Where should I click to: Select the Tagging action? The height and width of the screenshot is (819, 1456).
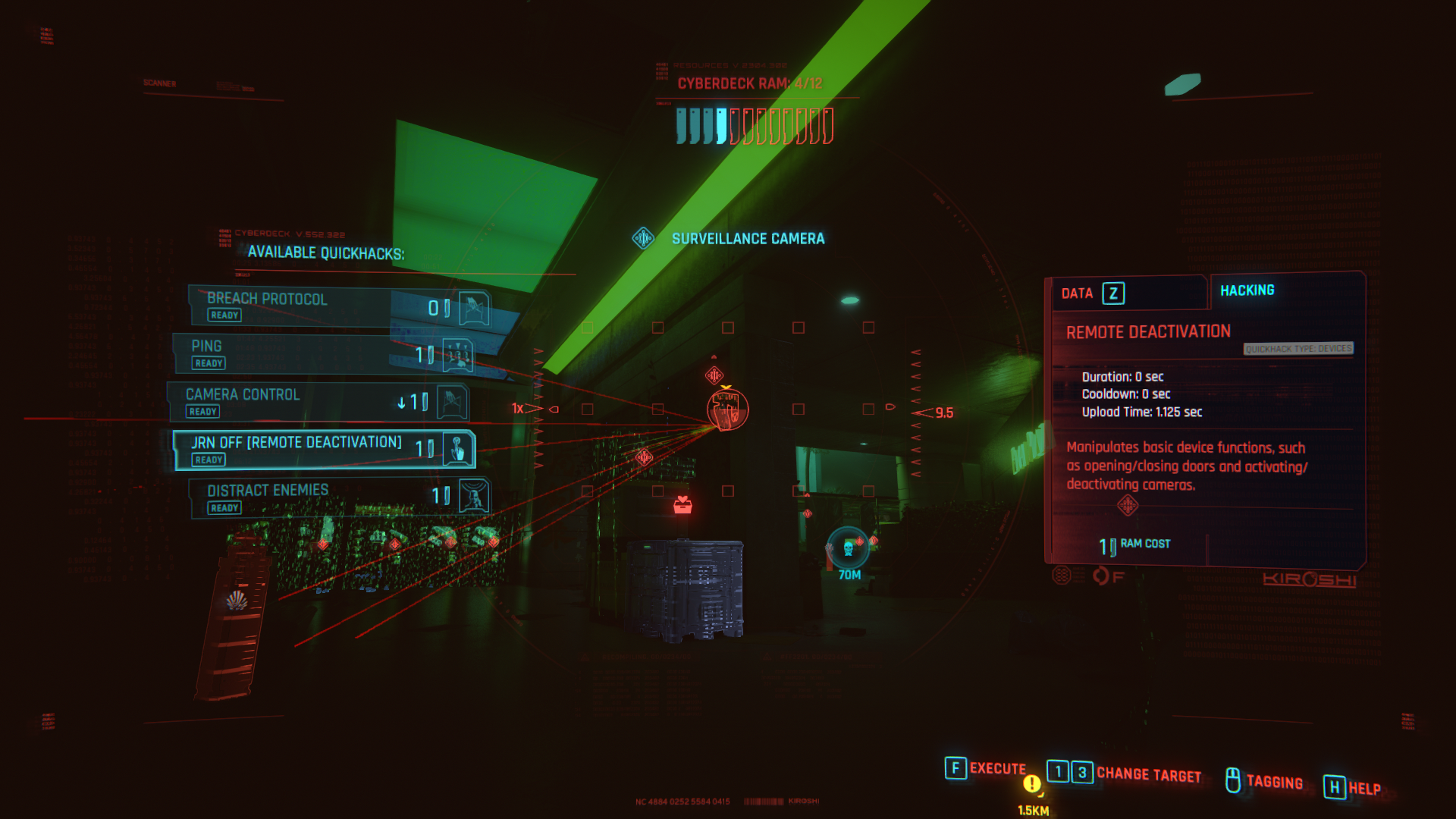[1265, 781]
